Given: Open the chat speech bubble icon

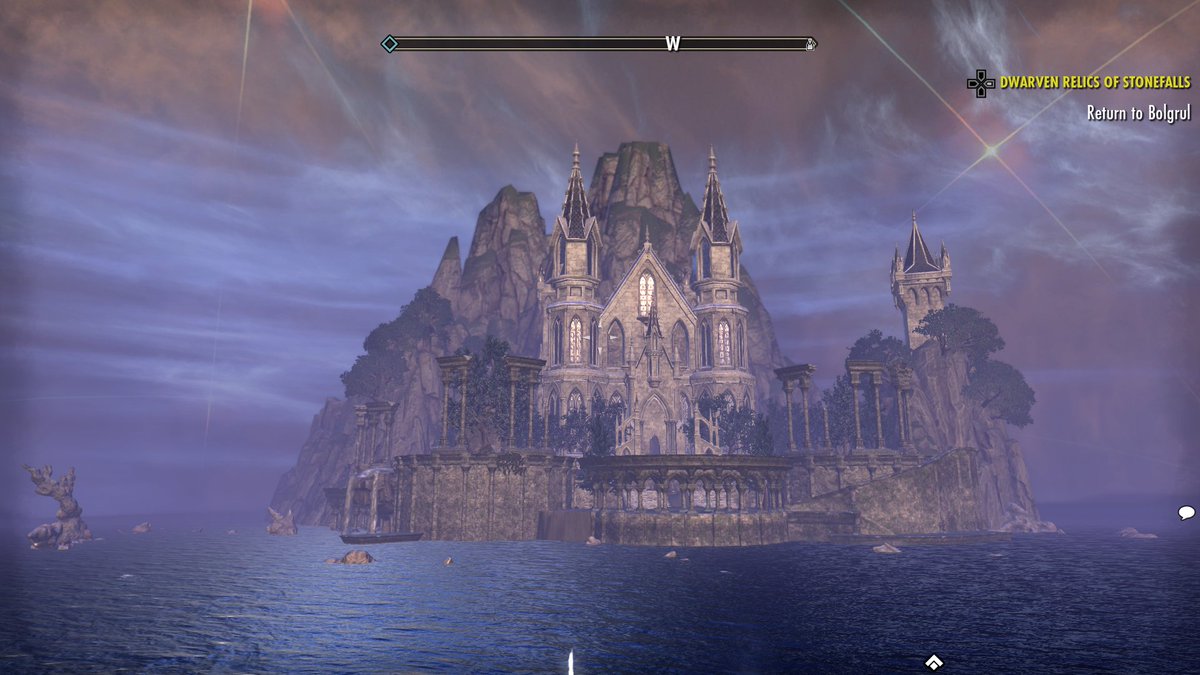Looking at the screenshot, I should [1186, 513].
